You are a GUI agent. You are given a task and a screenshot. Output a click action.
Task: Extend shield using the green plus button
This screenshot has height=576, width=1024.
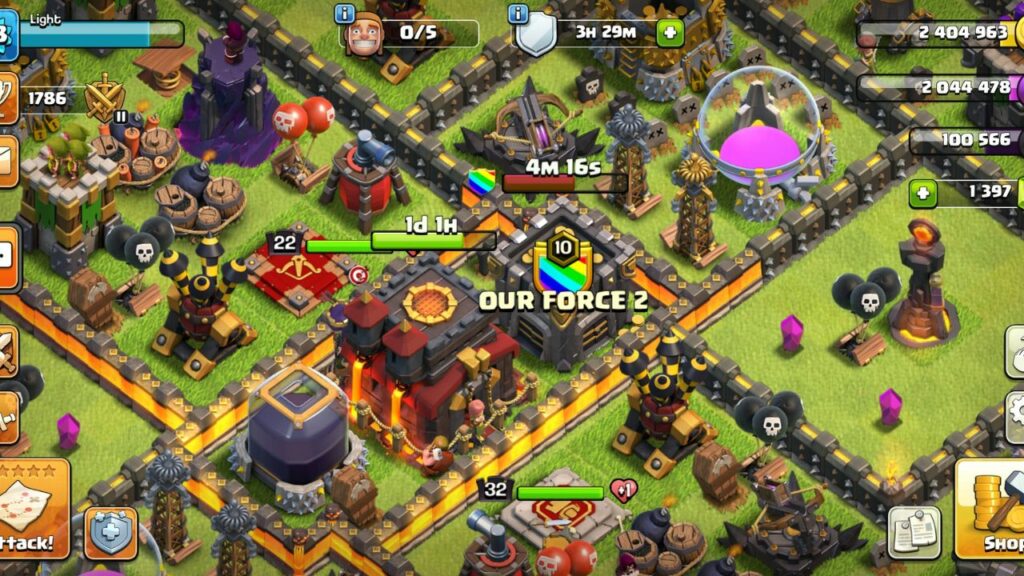669,33
